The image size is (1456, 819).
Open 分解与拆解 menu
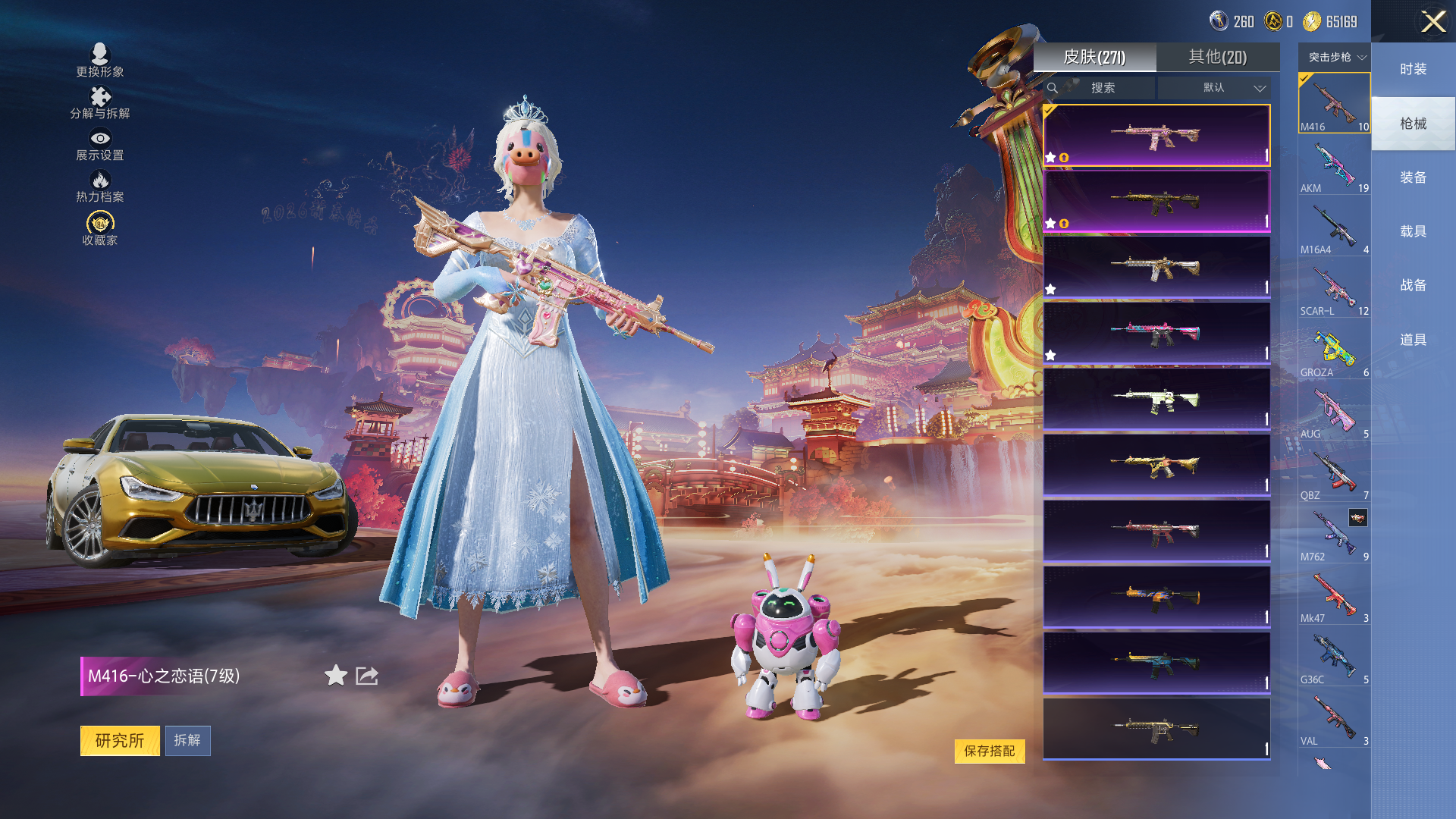pyautogui.click(x=100, y=102)
